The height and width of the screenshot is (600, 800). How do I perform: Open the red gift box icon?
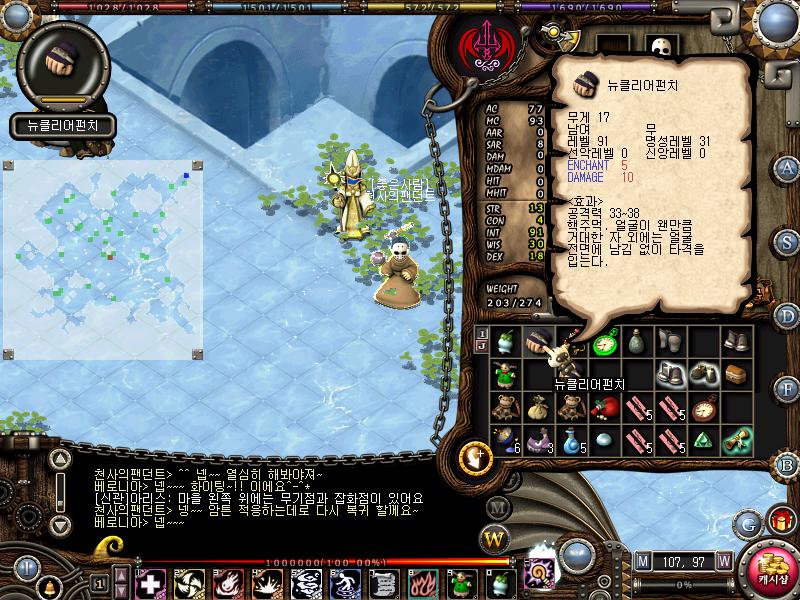coord(780,521)
